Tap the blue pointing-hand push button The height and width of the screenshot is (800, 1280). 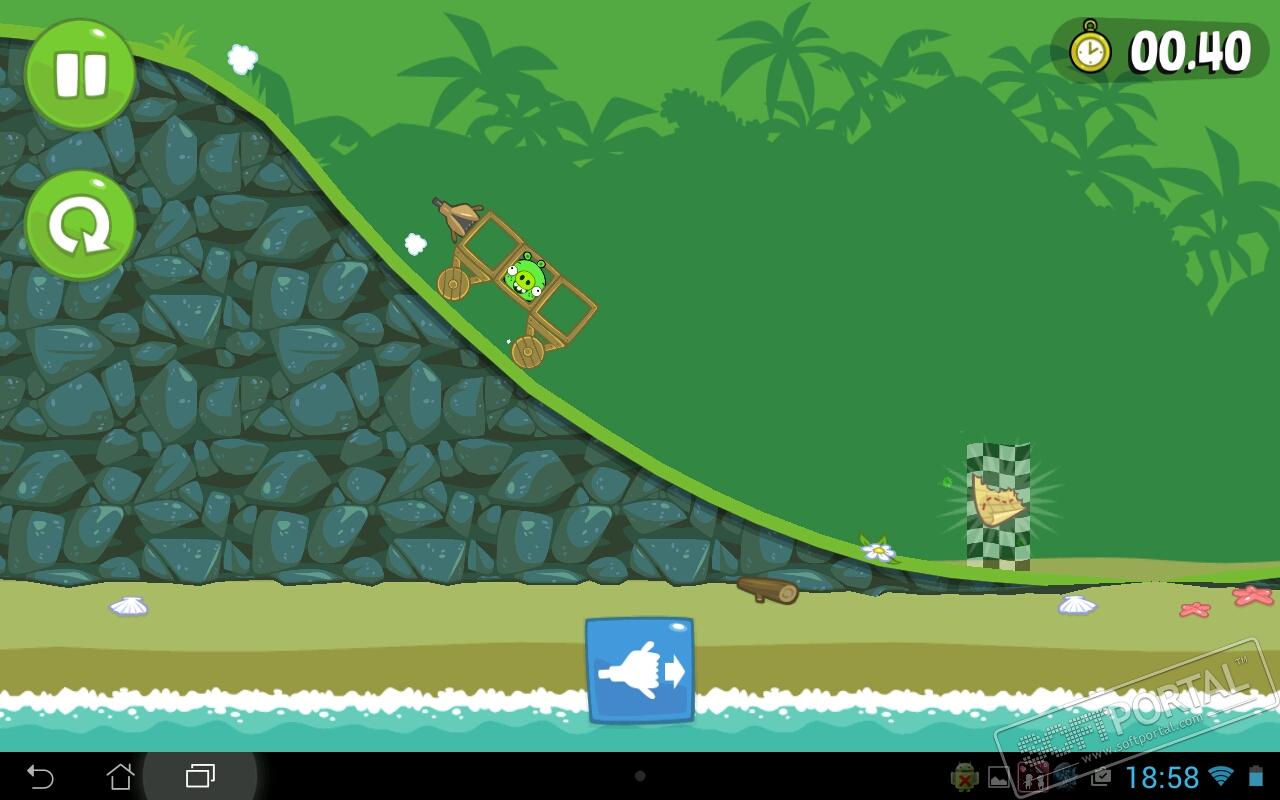click(x=640, y=670)
